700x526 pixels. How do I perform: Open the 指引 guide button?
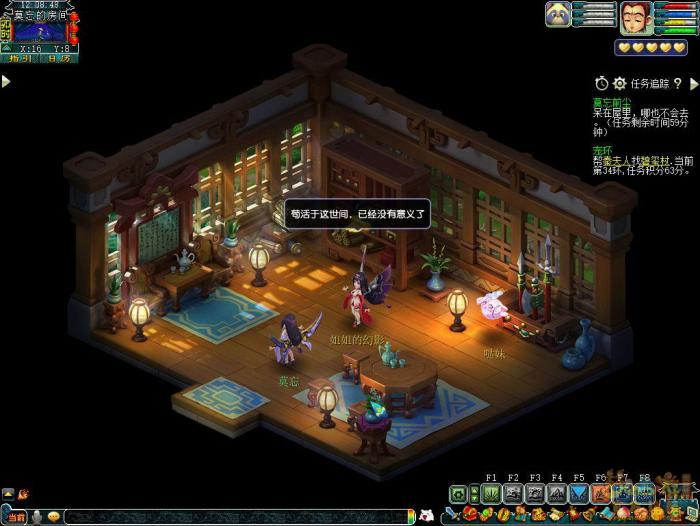coord(19,59)
